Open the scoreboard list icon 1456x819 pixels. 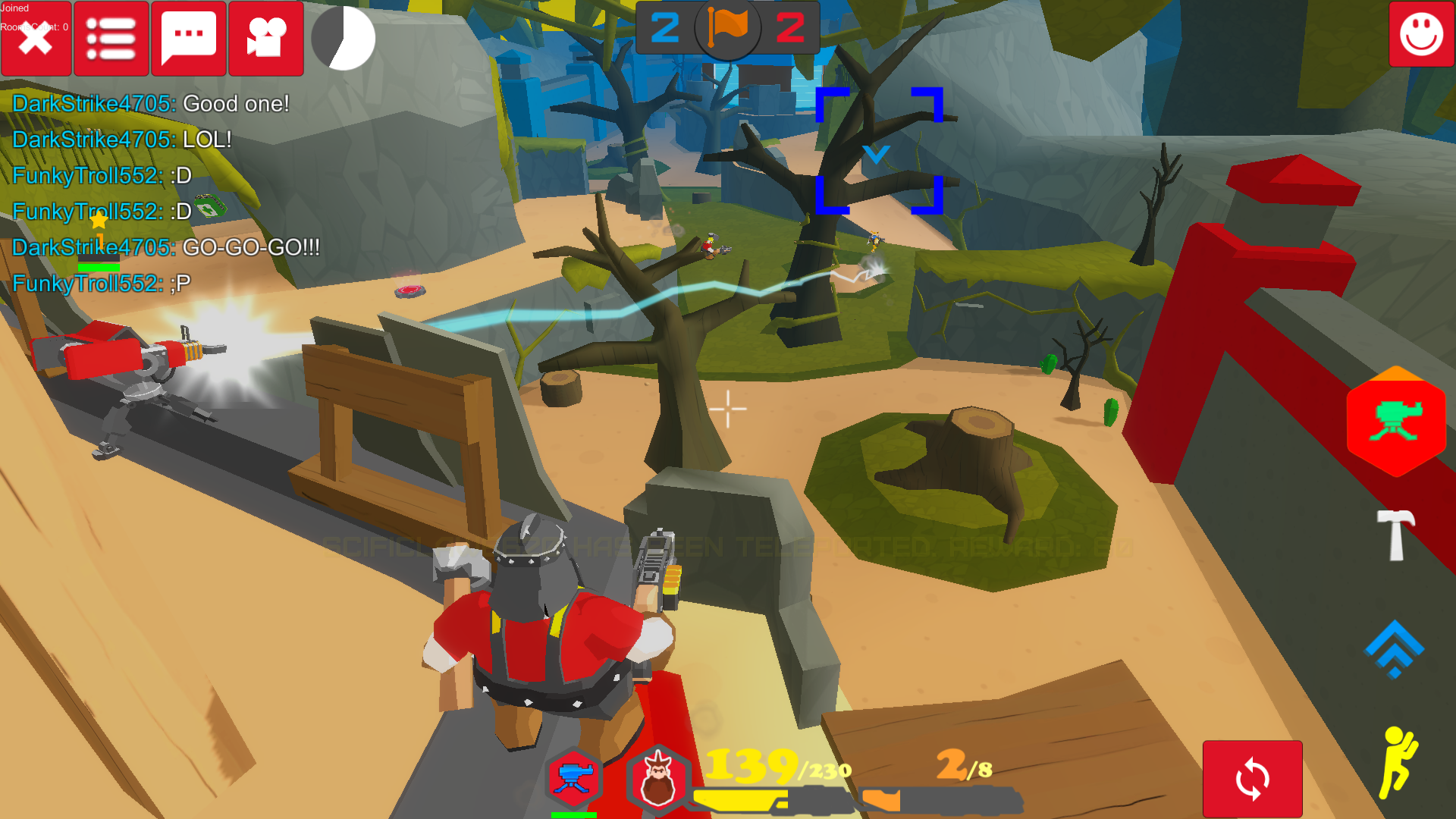click(x=111, y=39)
